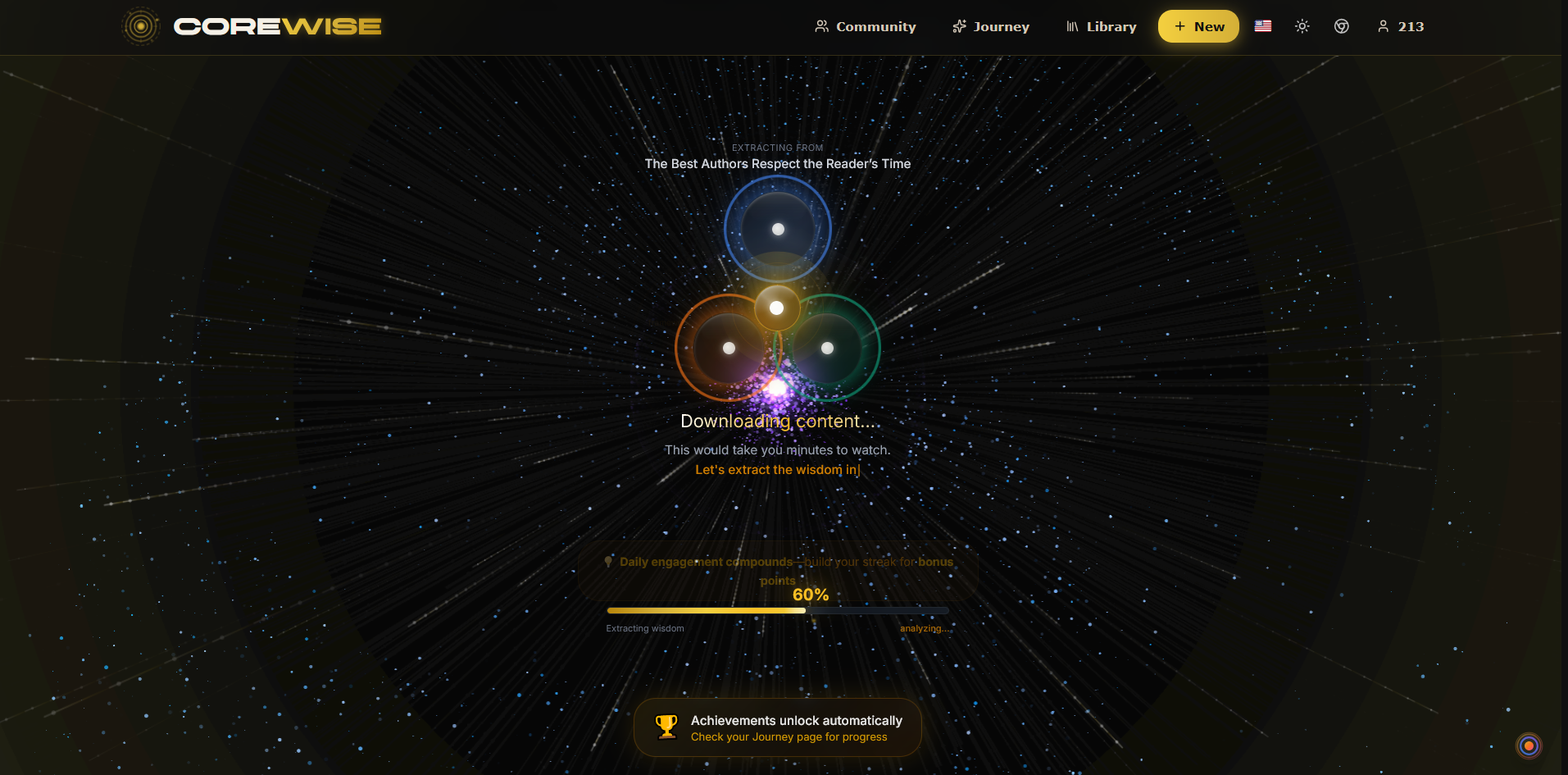The image size is (1568, 775).
Task: Click the trophy icon in the achievements banner
Action: point(666,727)
